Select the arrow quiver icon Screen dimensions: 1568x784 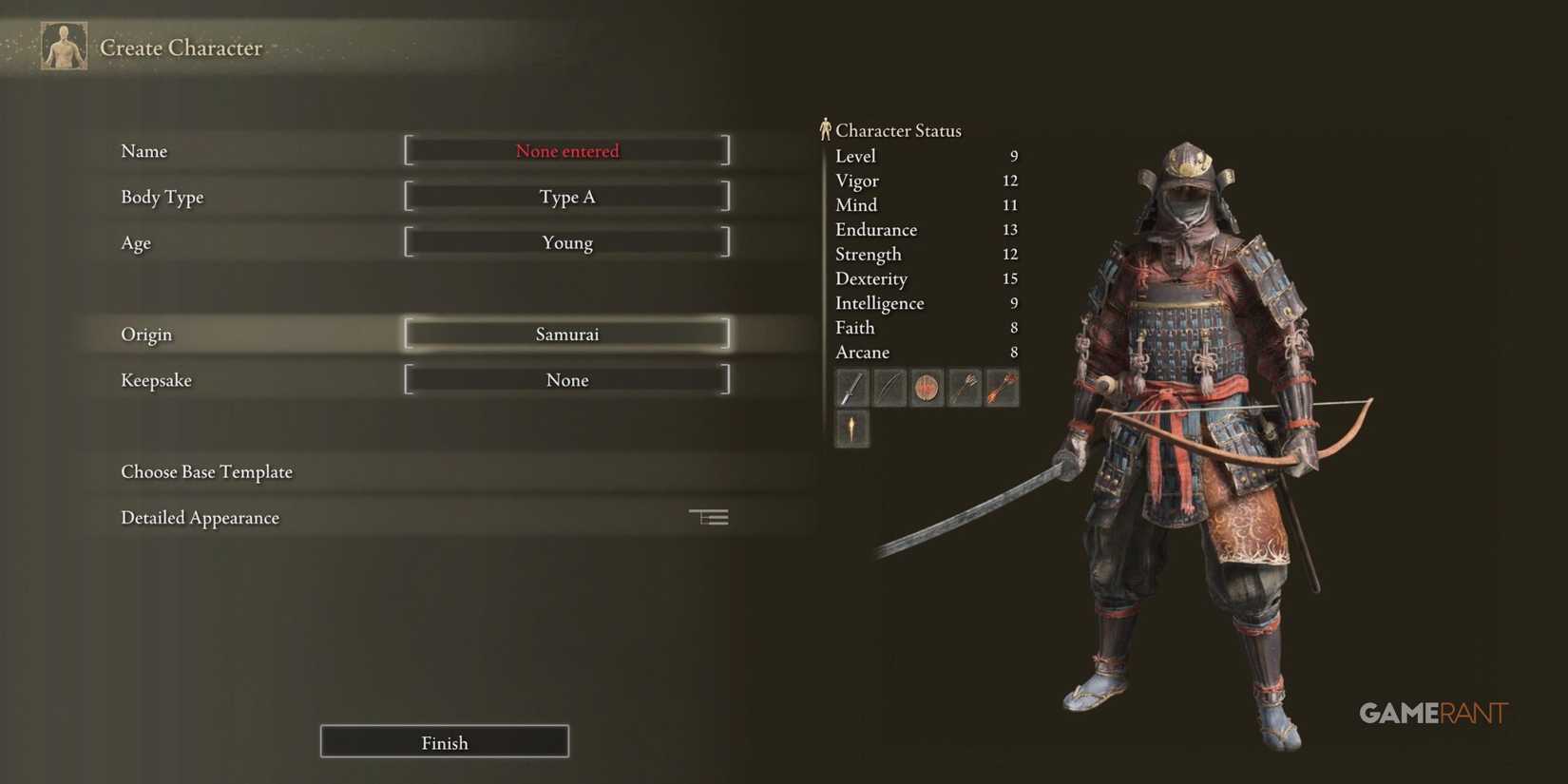click(965, 388)
